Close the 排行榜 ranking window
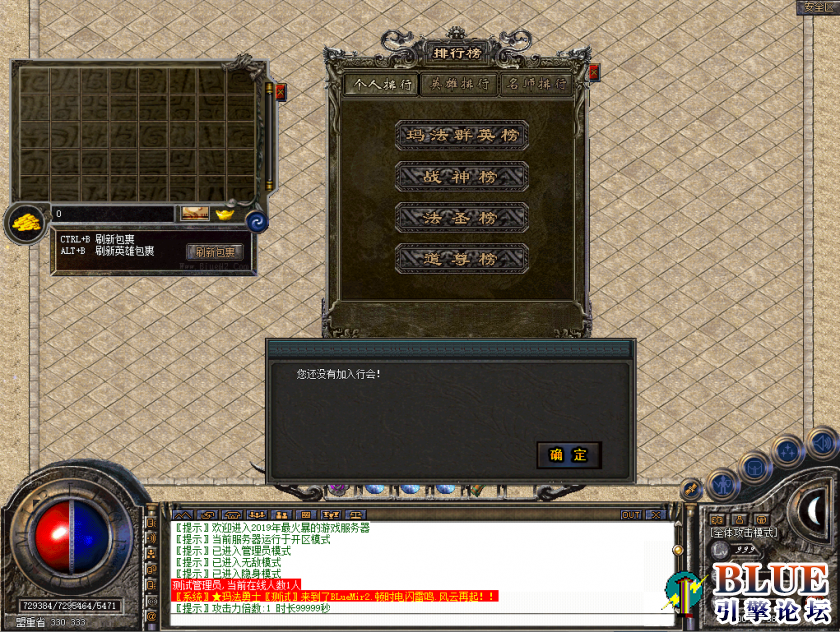Image resolution: width=840 pixels, height=632 pixels. 594,72
